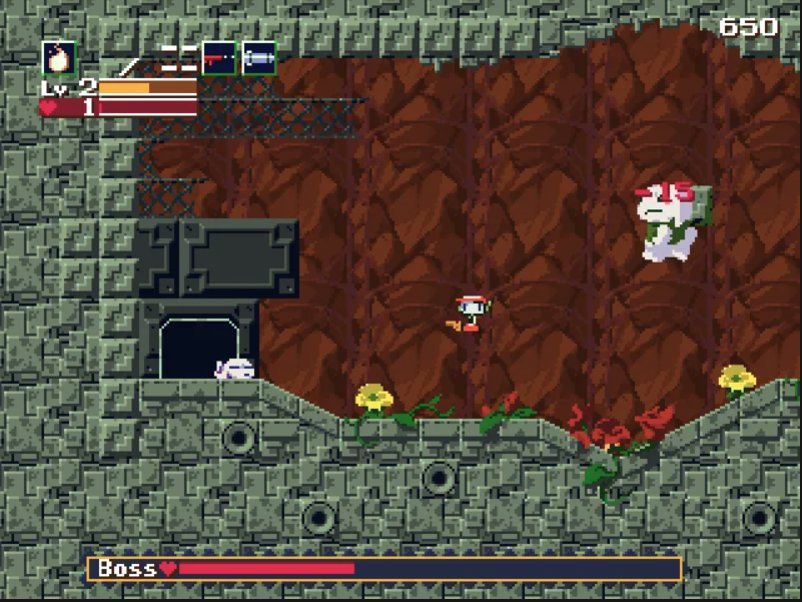Choose the Missile Launcher weapon icon
The height and width of the screenshot is (602, 802).
click(259, 58)
